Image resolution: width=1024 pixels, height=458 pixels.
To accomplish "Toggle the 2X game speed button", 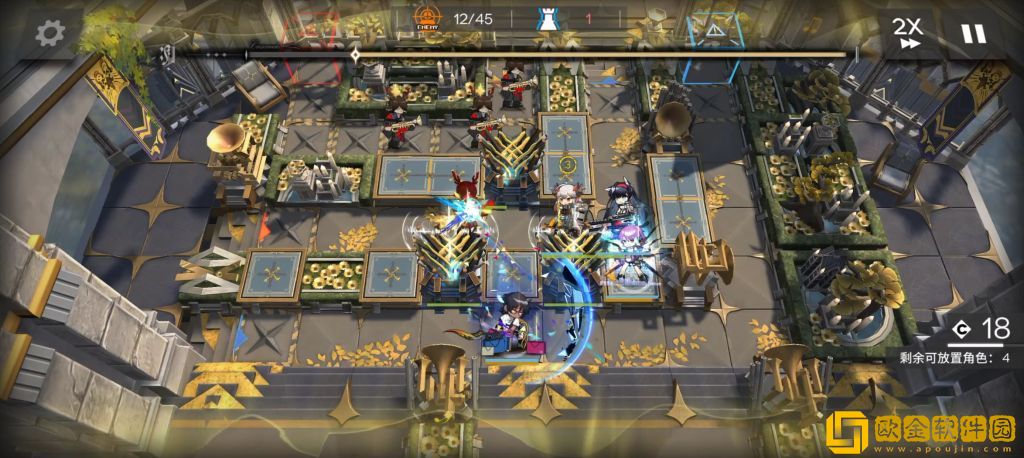I will pos(908,33).
